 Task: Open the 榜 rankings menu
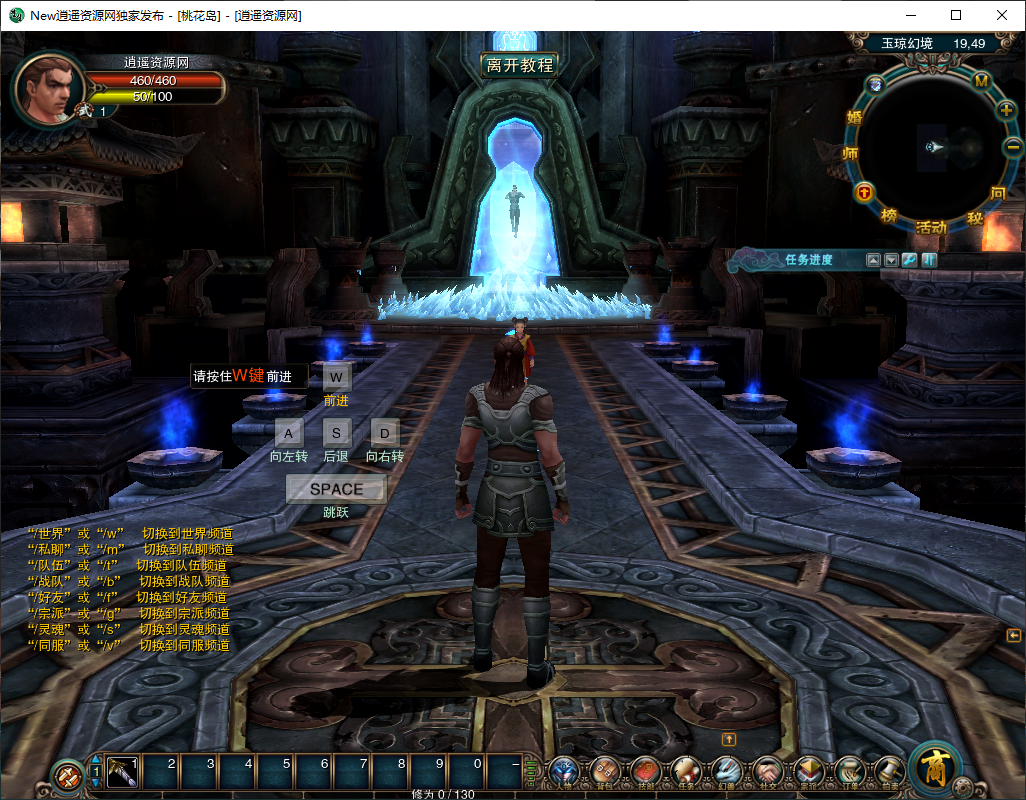coord(889,215)
